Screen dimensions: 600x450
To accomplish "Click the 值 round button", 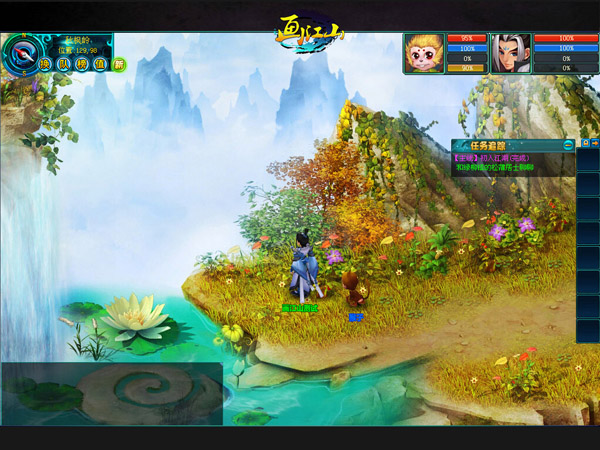I will 99,64.
